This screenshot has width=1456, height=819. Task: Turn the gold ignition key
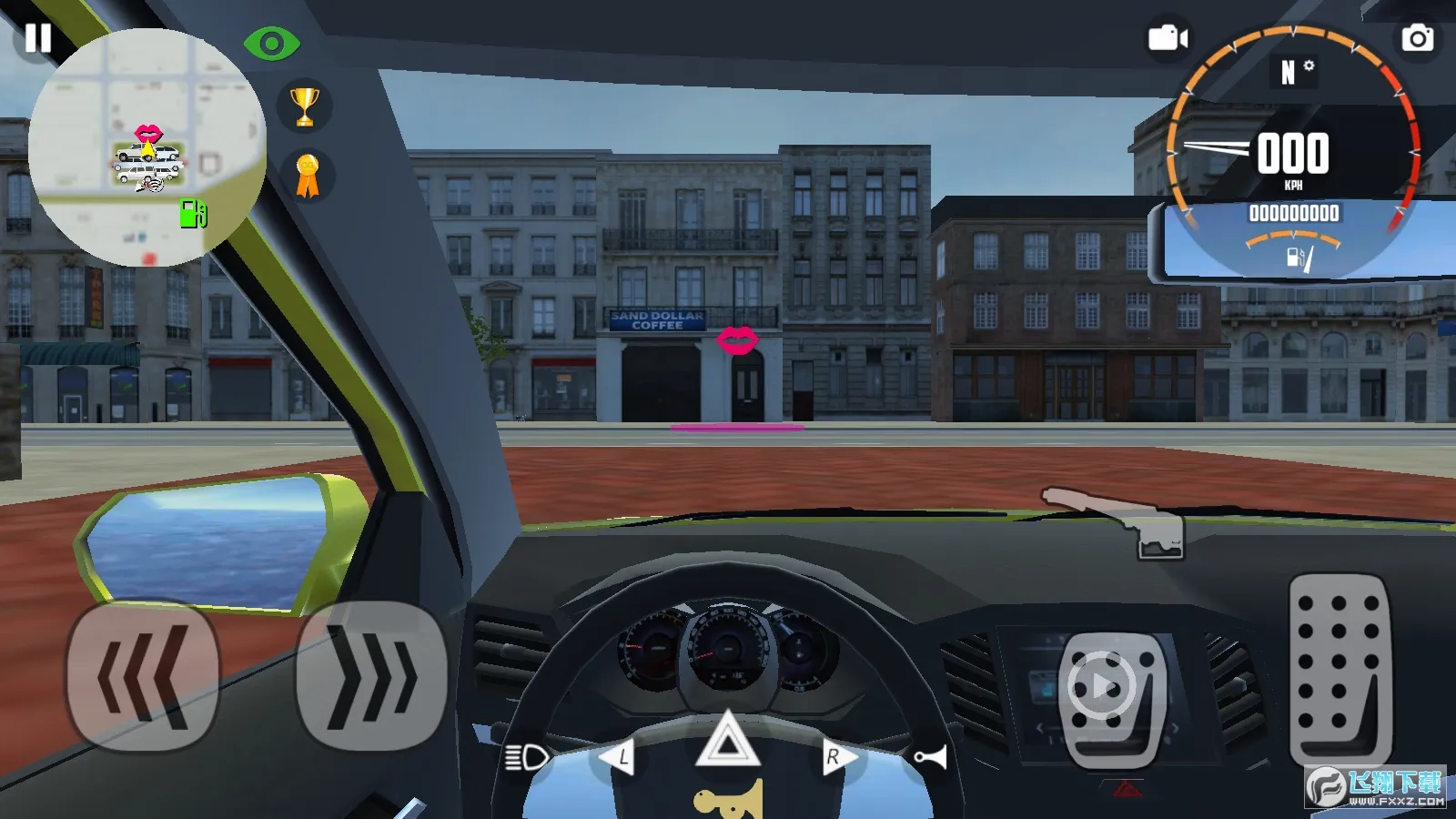point(728,801)
